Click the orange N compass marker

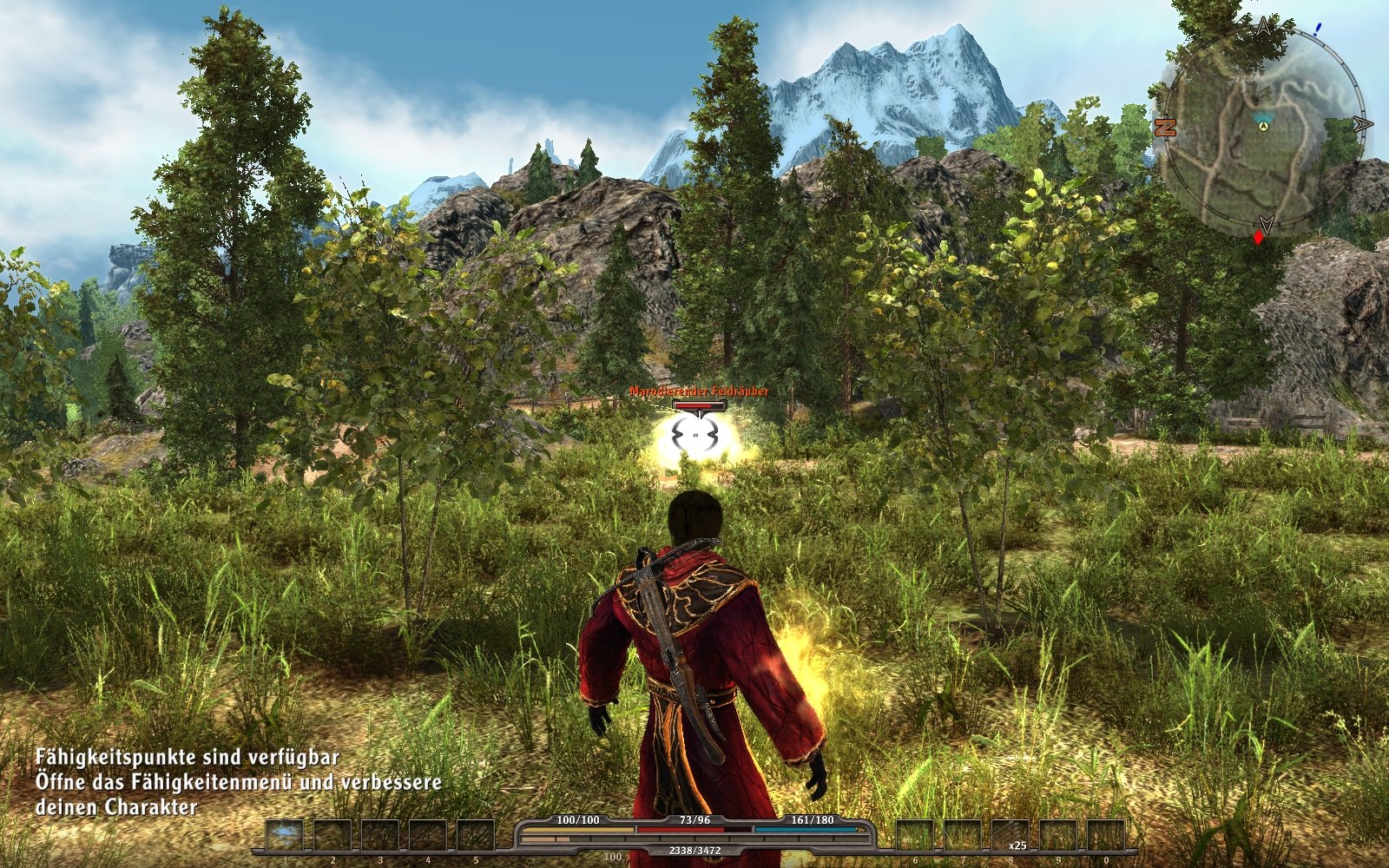tap(1165, 128)
